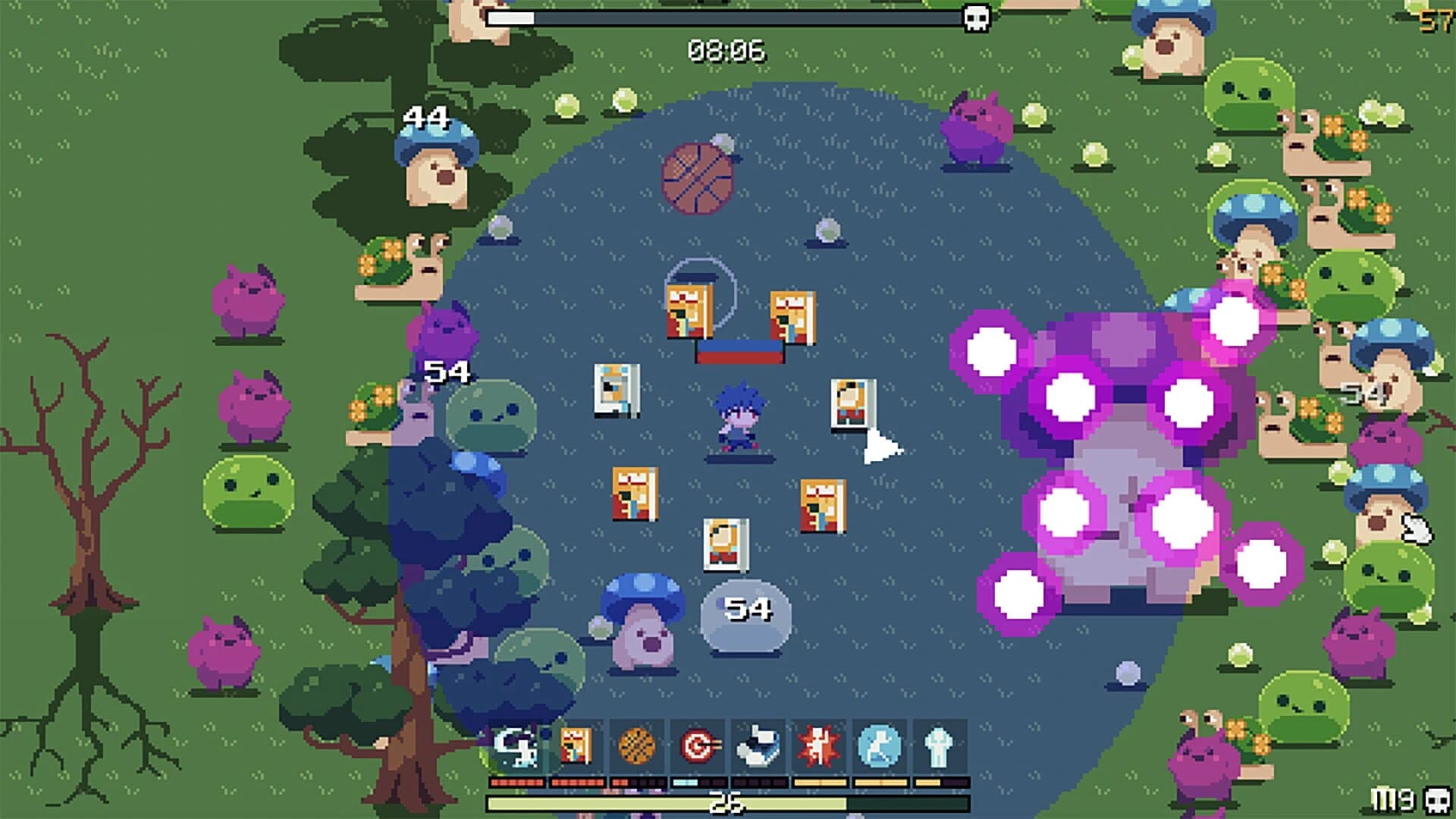Click the bullseye icon's blue upgrade pips

[x=686, y=783]
